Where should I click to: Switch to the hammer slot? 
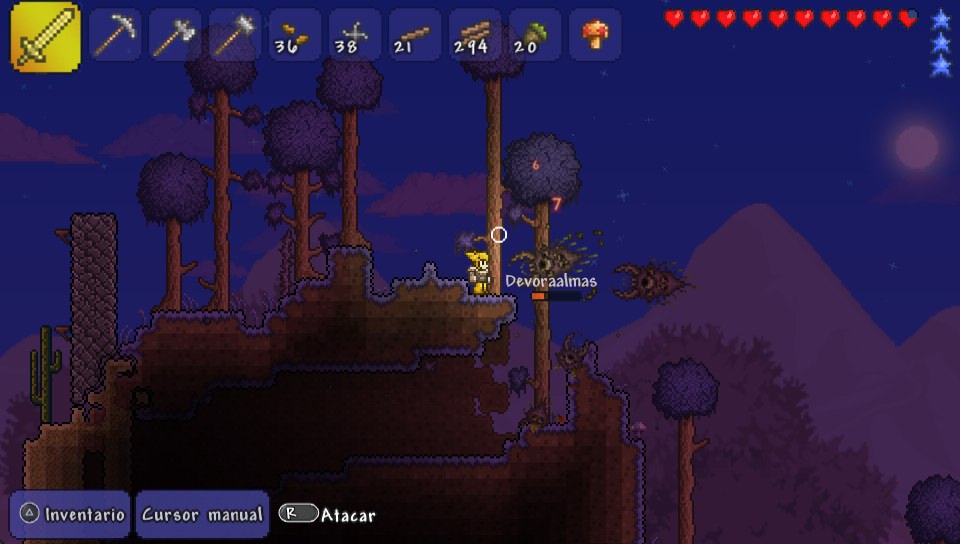tap(235, 35)
